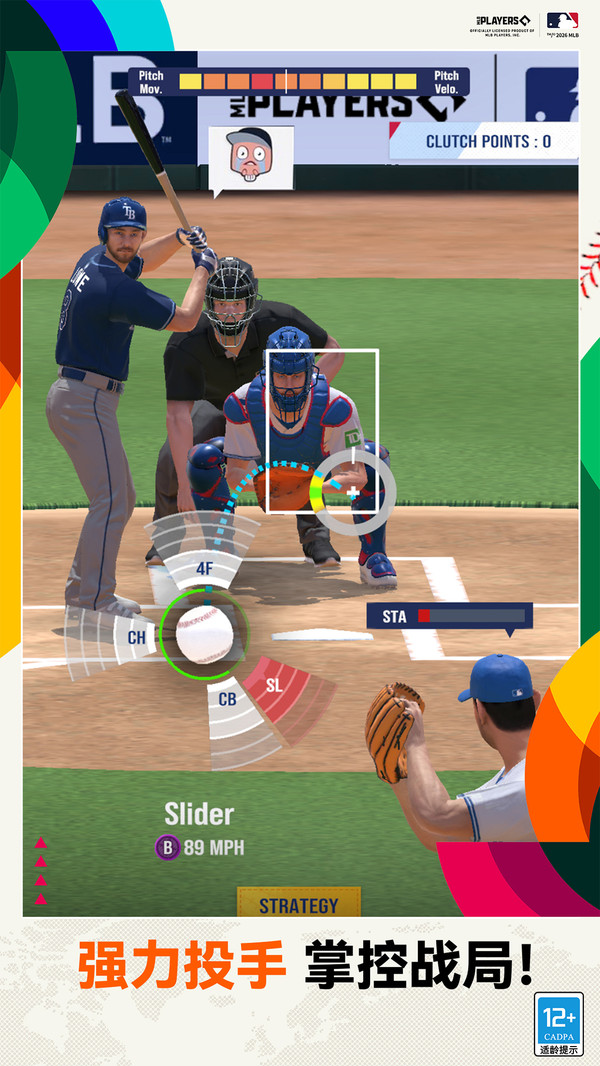Tap the pig emoji speech bubble
The height and width of the screenshot is (1066, 600).
250,155
